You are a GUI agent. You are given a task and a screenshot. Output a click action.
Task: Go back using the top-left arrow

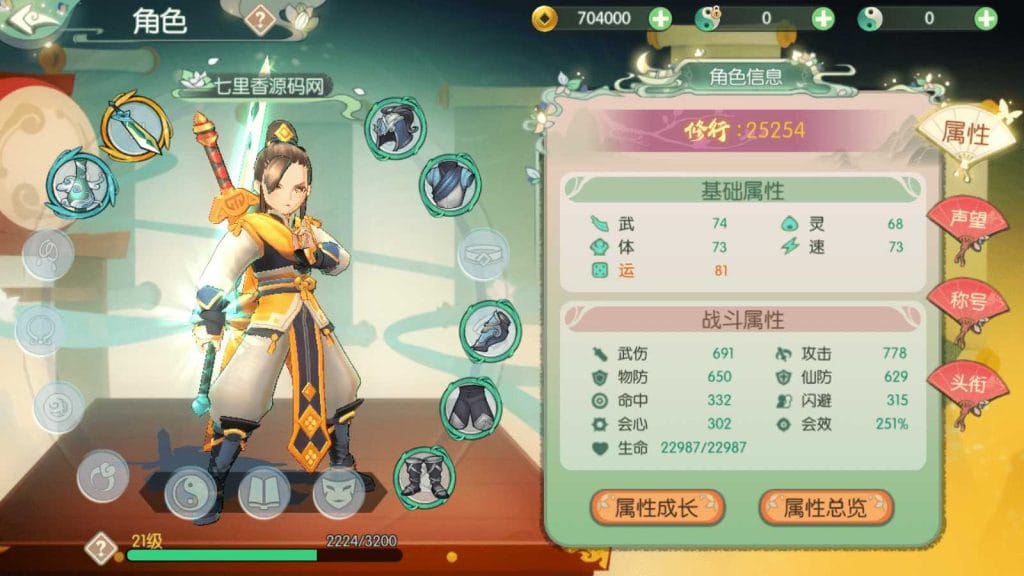pyautogui.click(x=28, y=18)
